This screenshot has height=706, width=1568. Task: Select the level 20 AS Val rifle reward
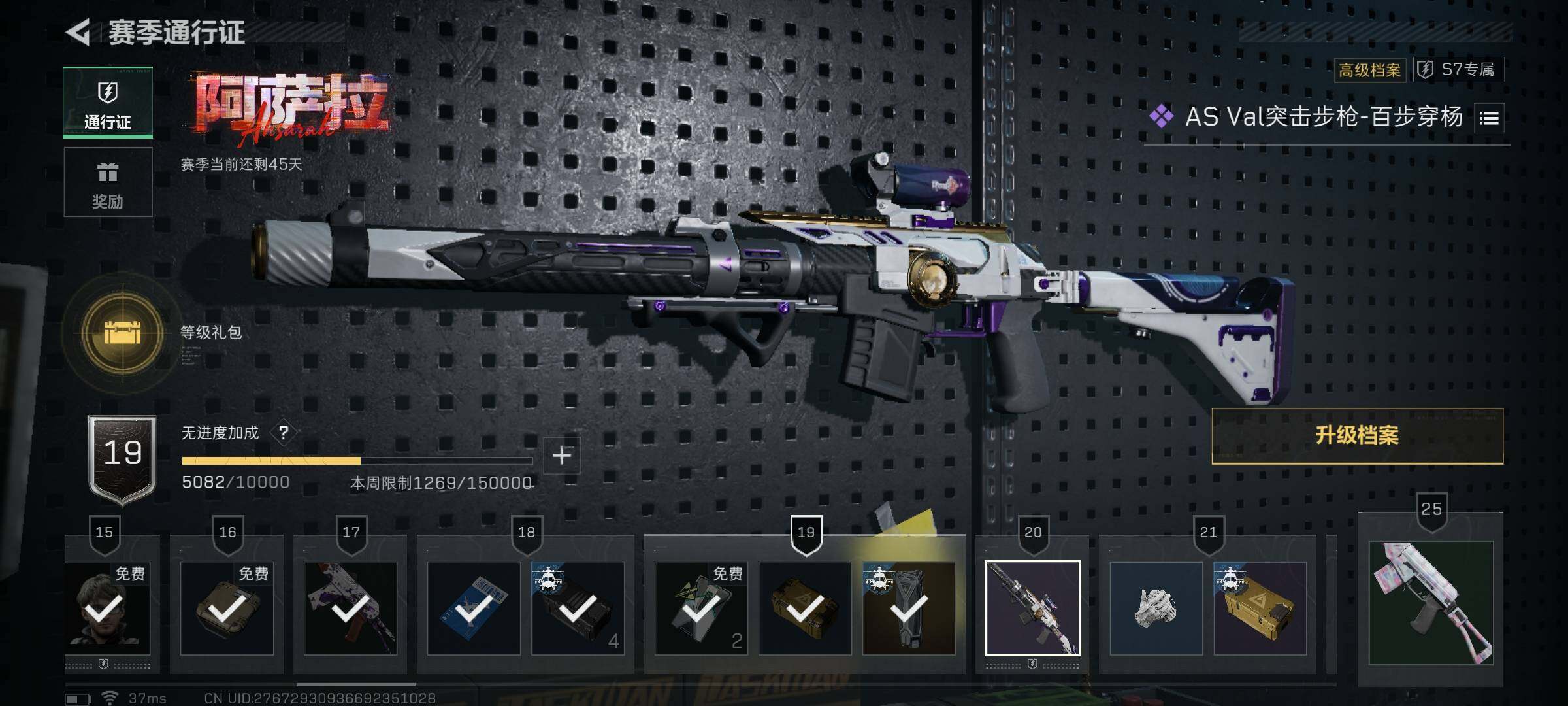point(1032,608)
